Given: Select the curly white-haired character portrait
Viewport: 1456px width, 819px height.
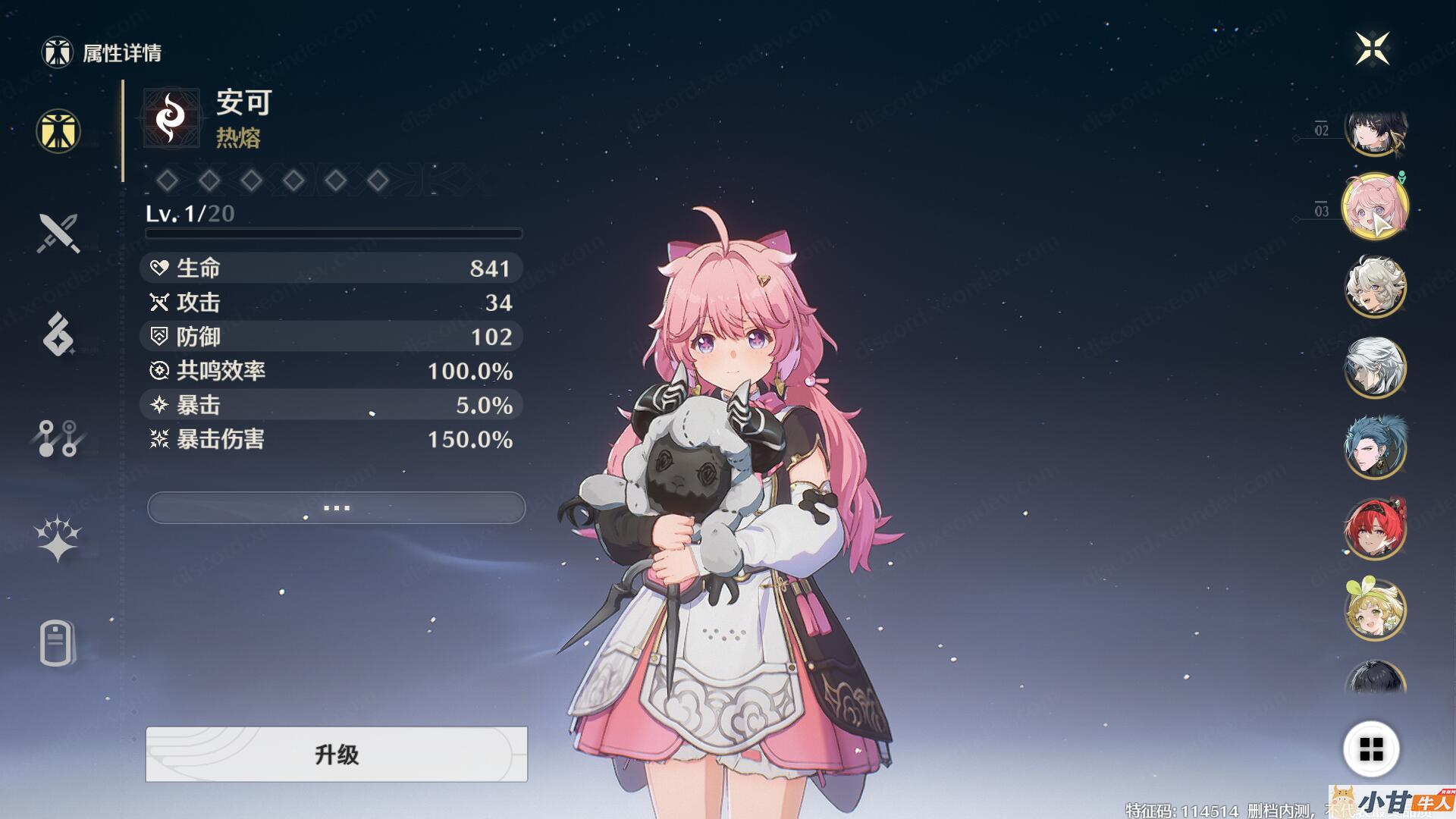Looking at the screenshot, I should 1376,286.
